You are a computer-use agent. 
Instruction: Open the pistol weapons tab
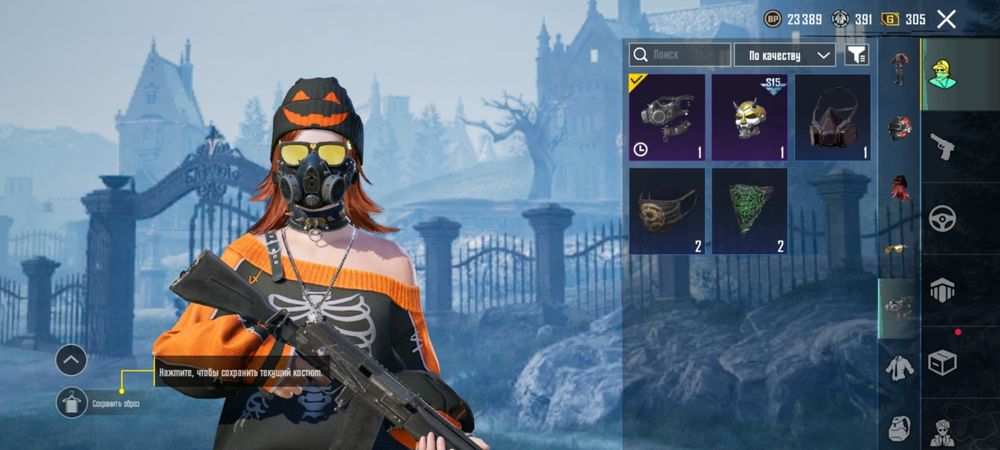tap(942, 148)
